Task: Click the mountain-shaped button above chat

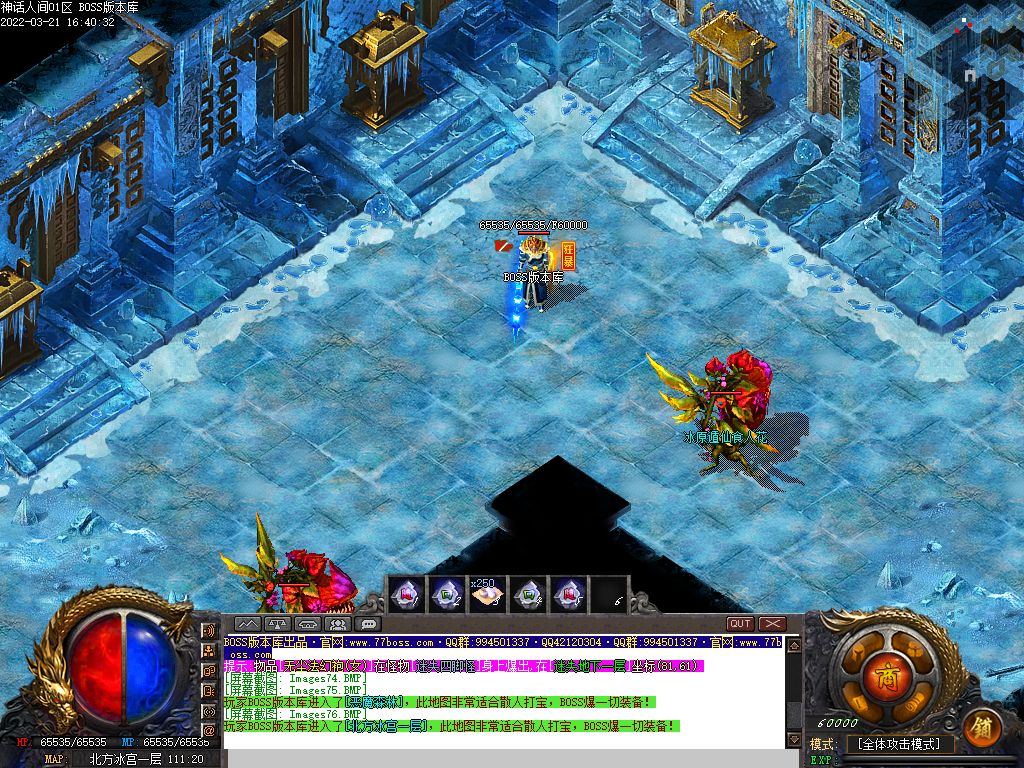Action: [247, 623]
